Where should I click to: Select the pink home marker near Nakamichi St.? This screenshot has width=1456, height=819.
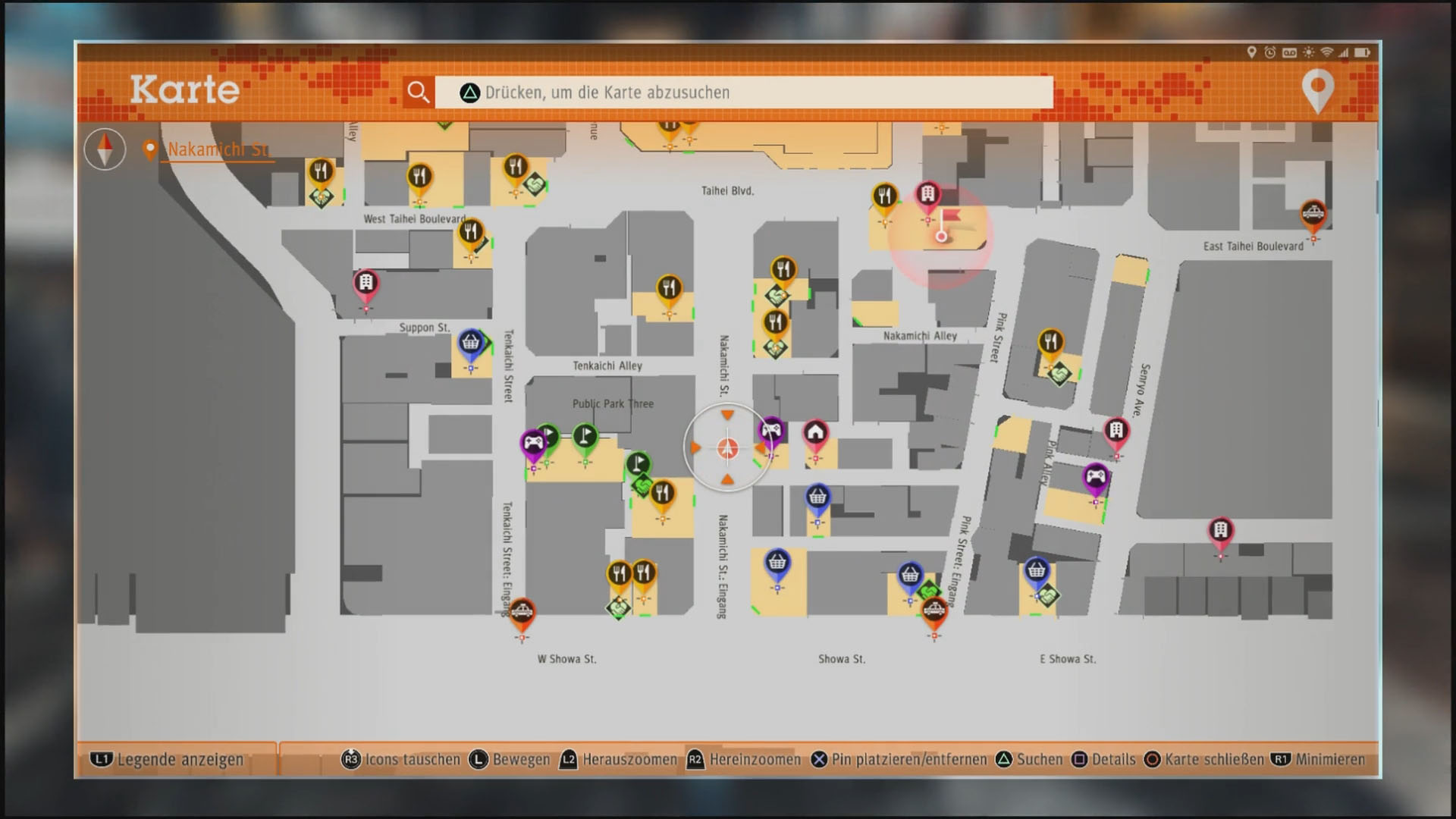click(815, 434)
